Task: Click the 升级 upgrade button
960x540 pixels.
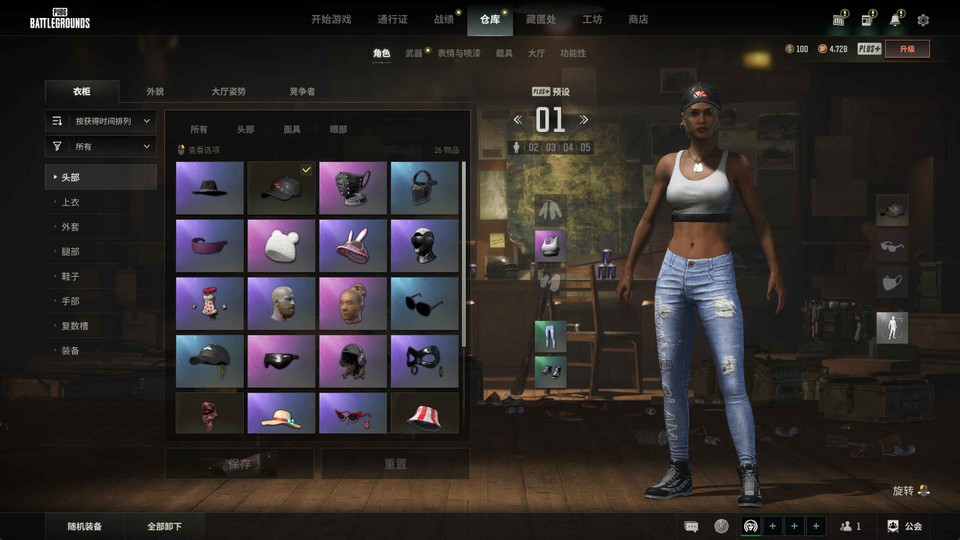Action: (907, 49)
